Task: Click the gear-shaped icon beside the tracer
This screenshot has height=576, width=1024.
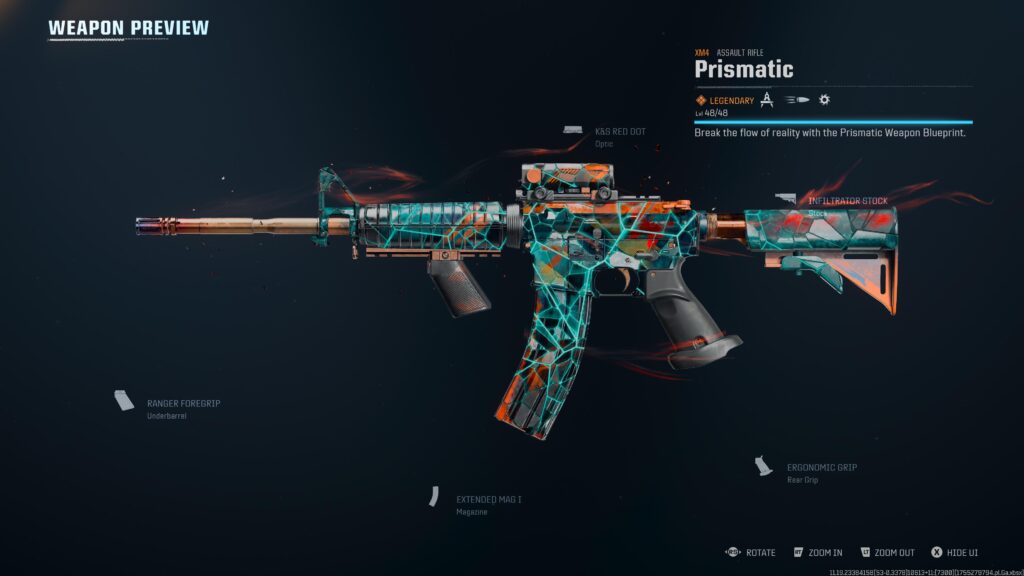Action: coord(824,100)
